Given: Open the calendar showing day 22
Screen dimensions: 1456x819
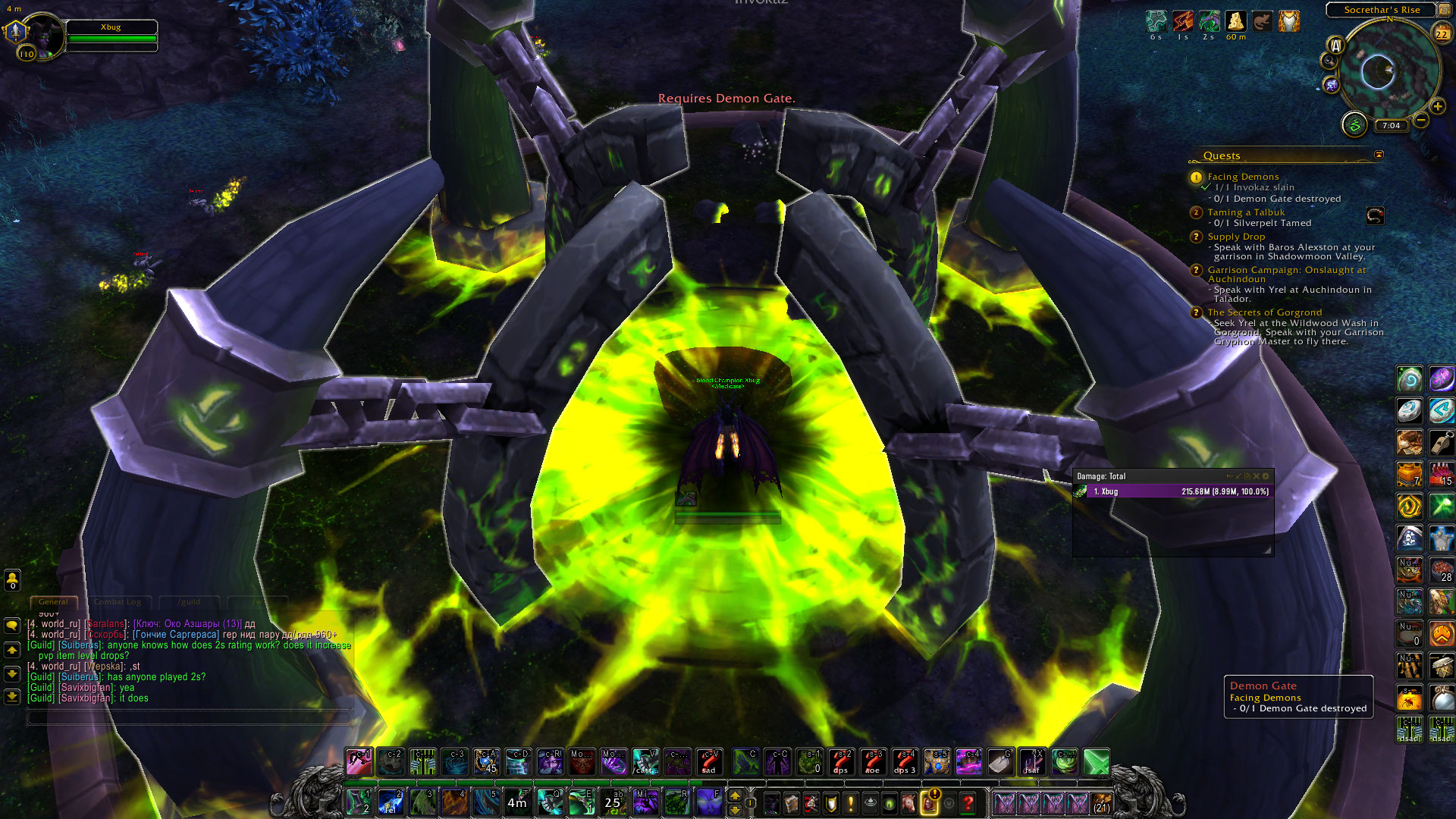Looking at the screenshot, I should click(x=1442, y=34).
